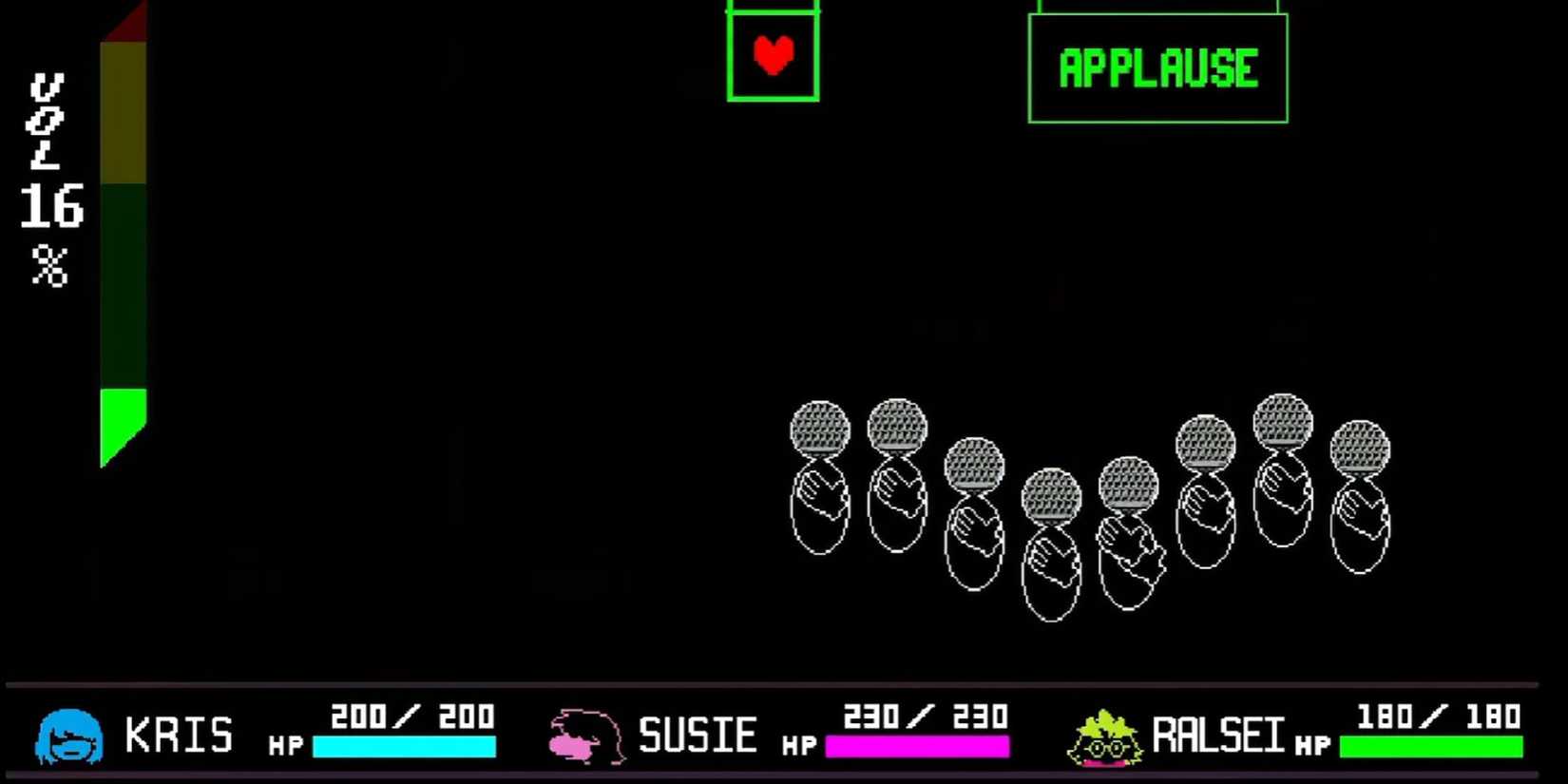Click Susie's magenta HP bar
This screenshot has width=1568, height=784.
pyautogui.click(x=917, y=746)
